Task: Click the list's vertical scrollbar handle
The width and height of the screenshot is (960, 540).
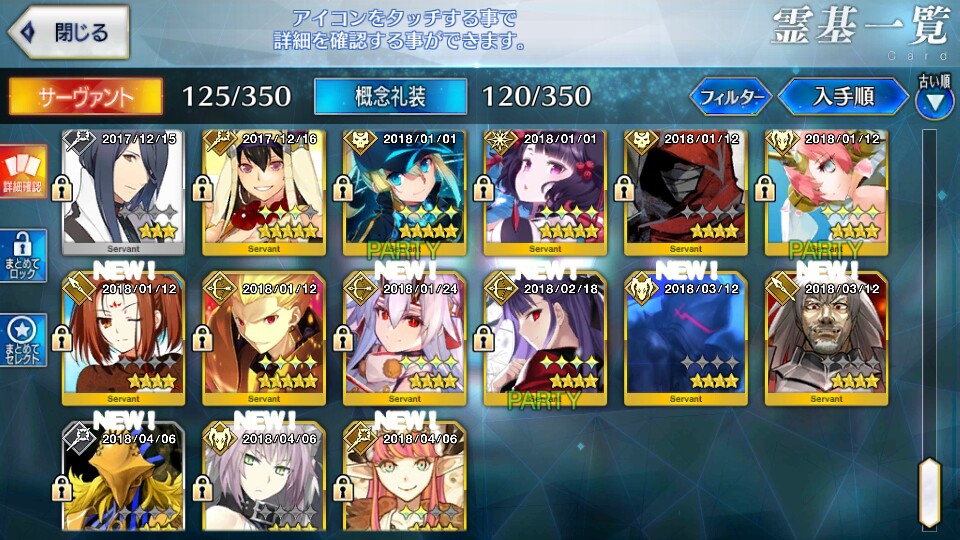Action: (930, 492)
